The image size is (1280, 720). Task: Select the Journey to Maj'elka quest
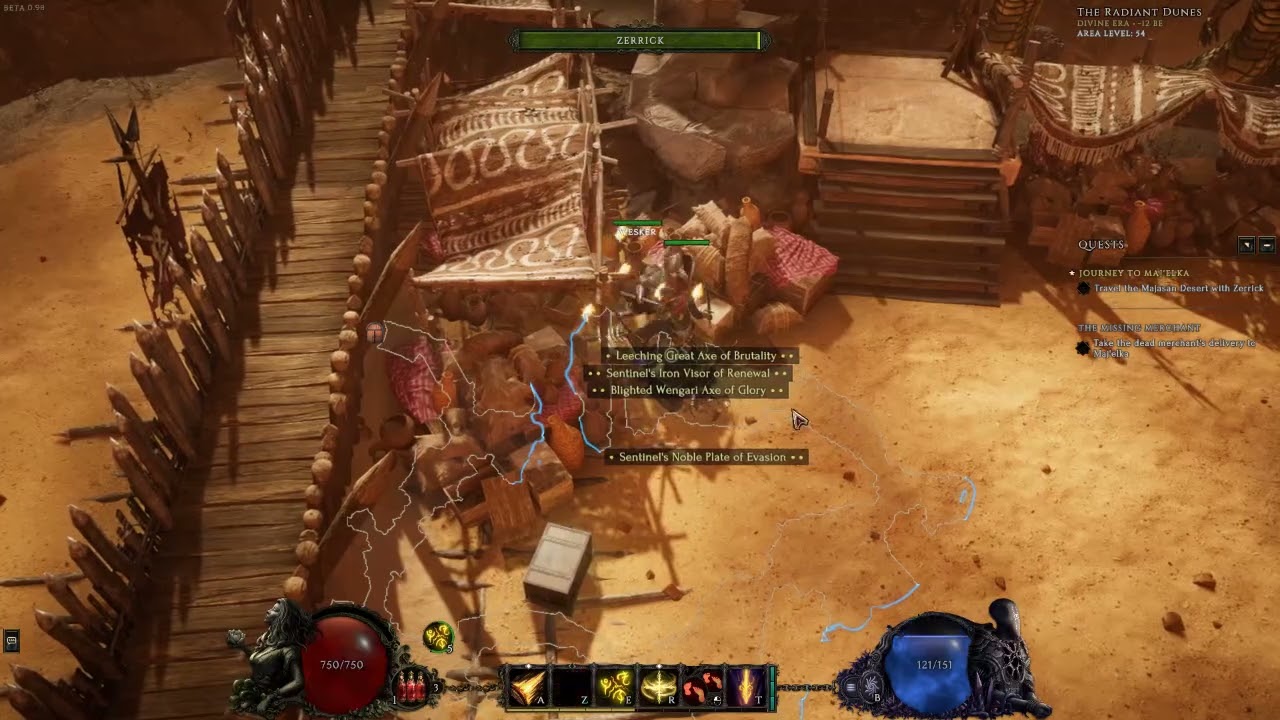1133,273
